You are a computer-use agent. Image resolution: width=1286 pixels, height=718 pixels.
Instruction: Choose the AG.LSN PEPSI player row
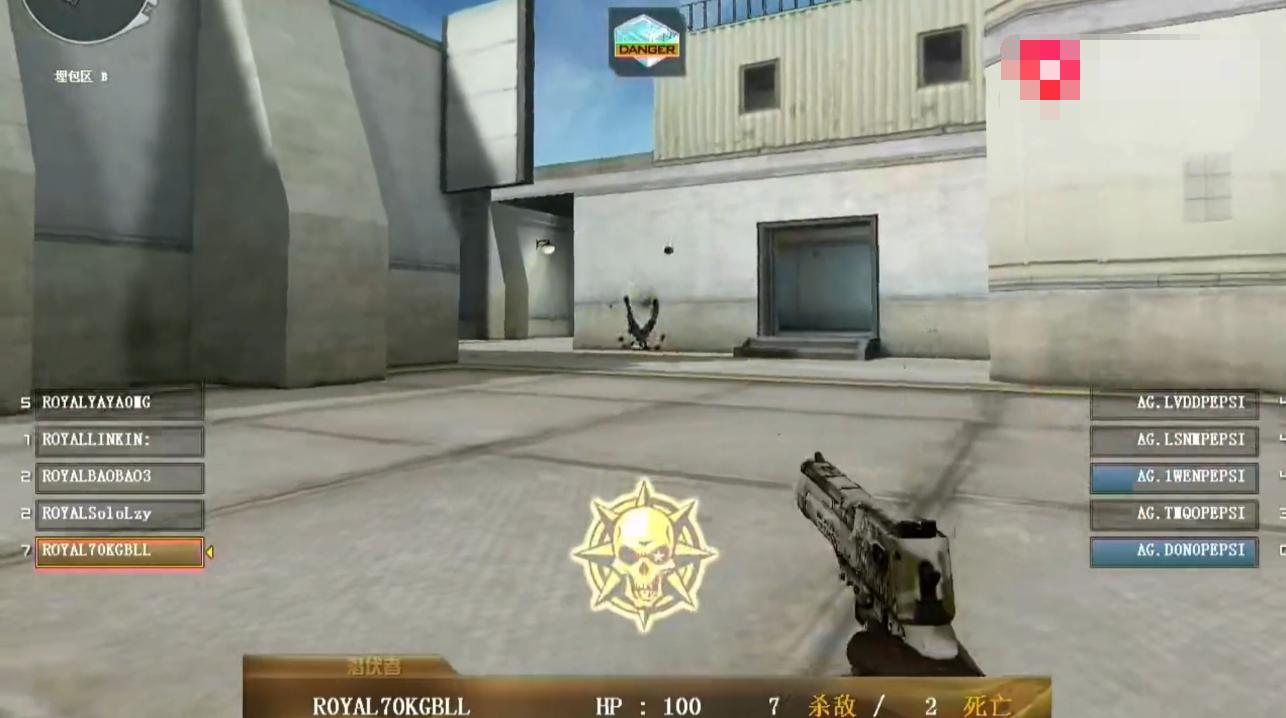click(1174, 440)
